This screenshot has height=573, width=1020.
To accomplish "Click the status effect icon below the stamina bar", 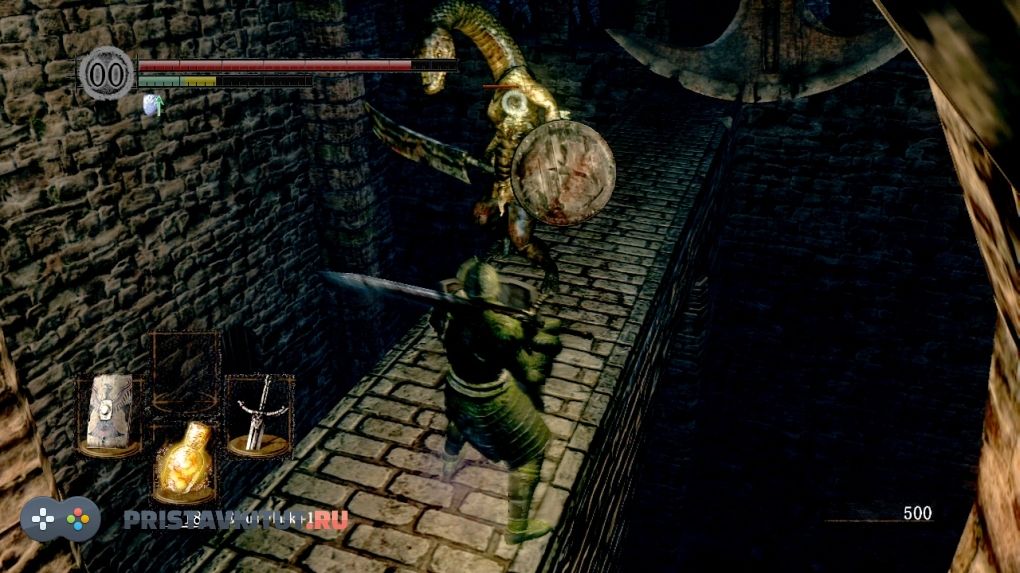I will pos(152,105).
